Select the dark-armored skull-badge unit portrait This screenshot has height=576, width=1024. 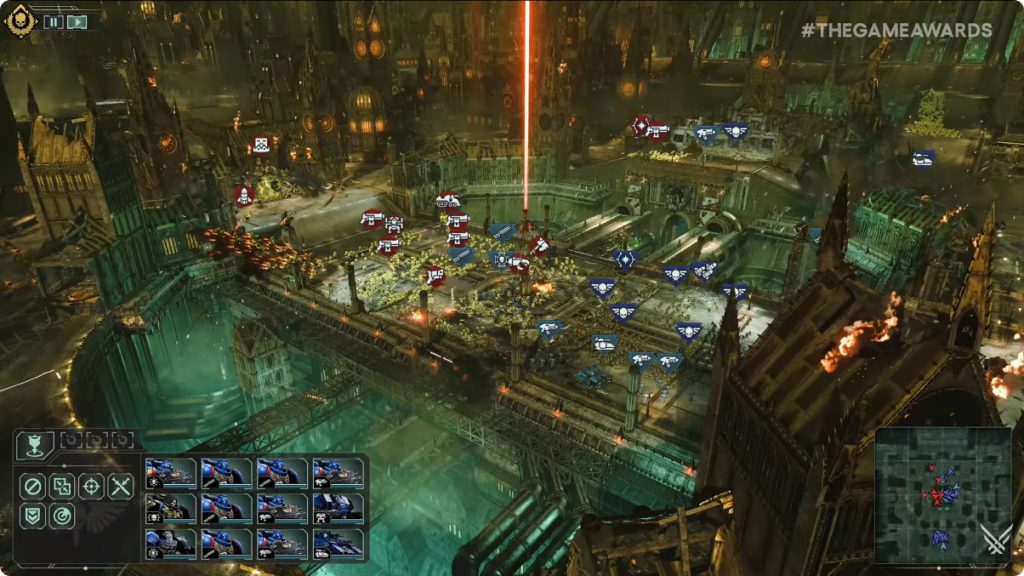[171, 508]
